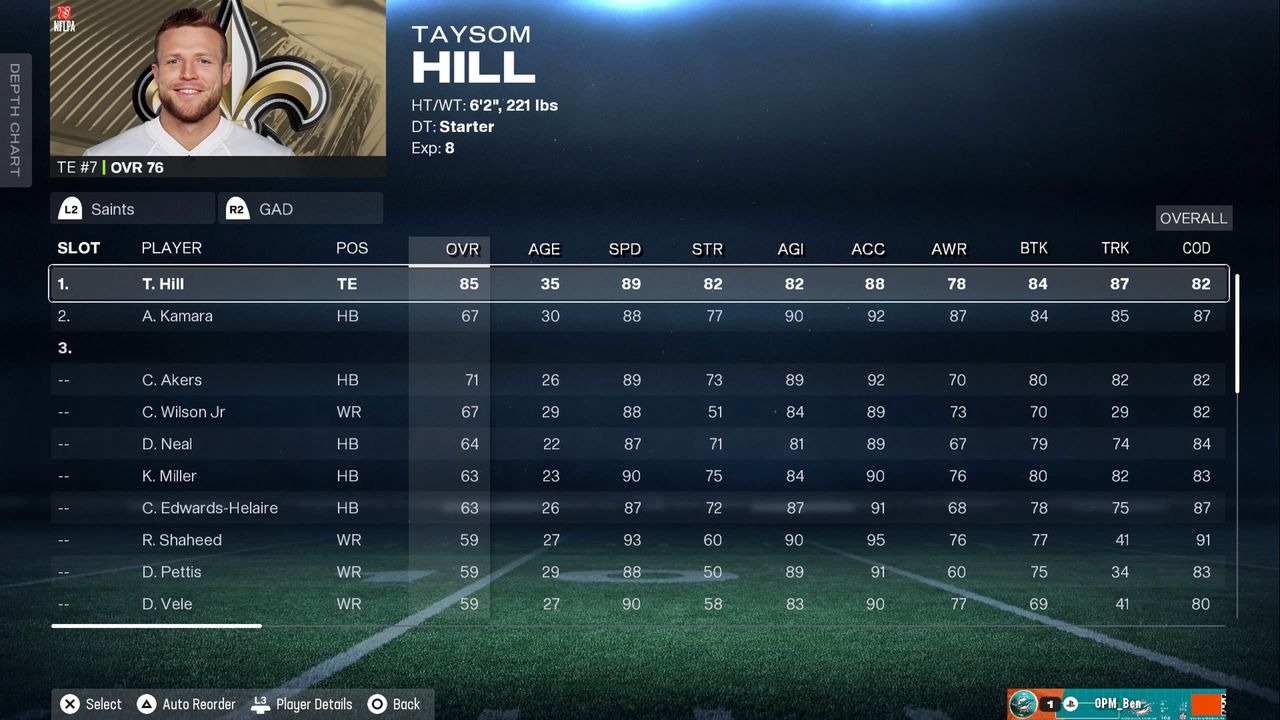Click the L3 Player Details stick icon
Screen dimensions: 1280x720
259,703
